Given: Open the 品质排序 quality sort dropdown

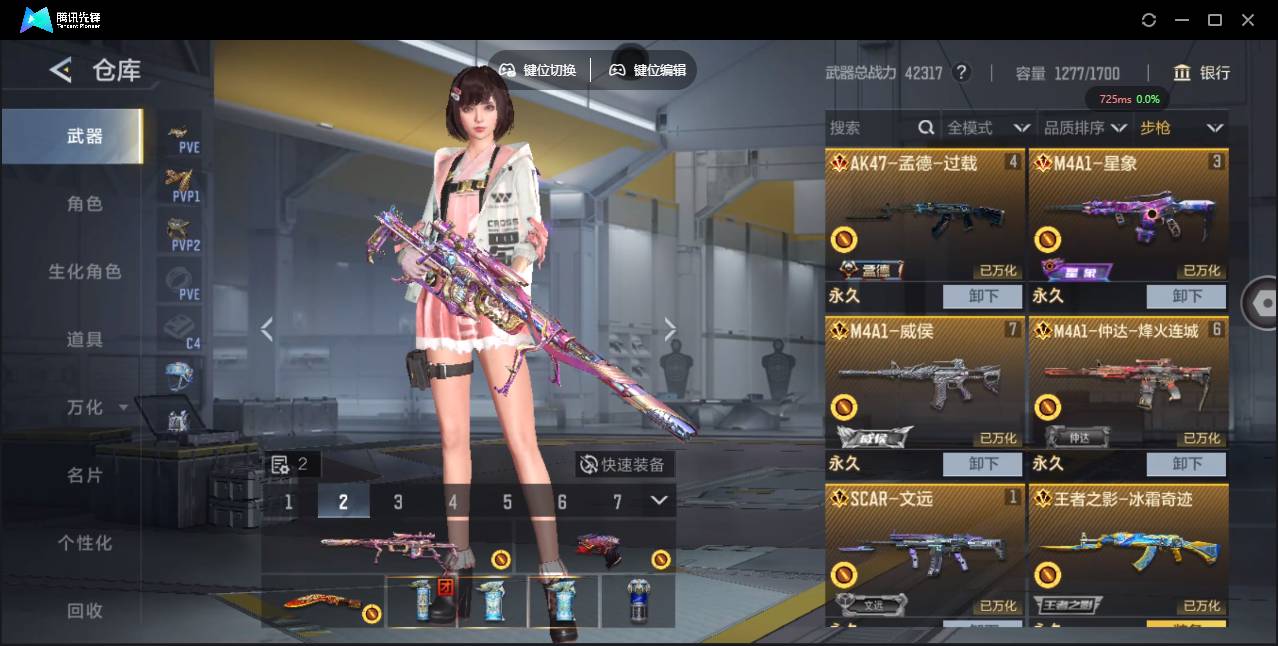Looking at the screenshot, I should (1085, 128).
